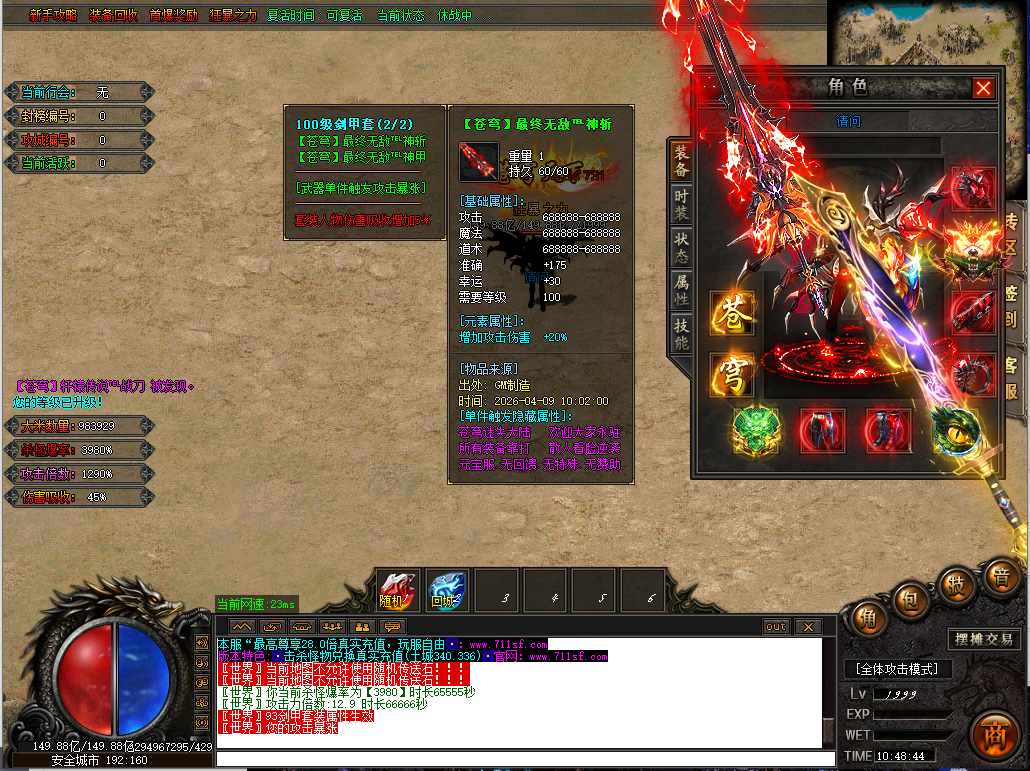Close the 角色 character panel

point(984,88)
